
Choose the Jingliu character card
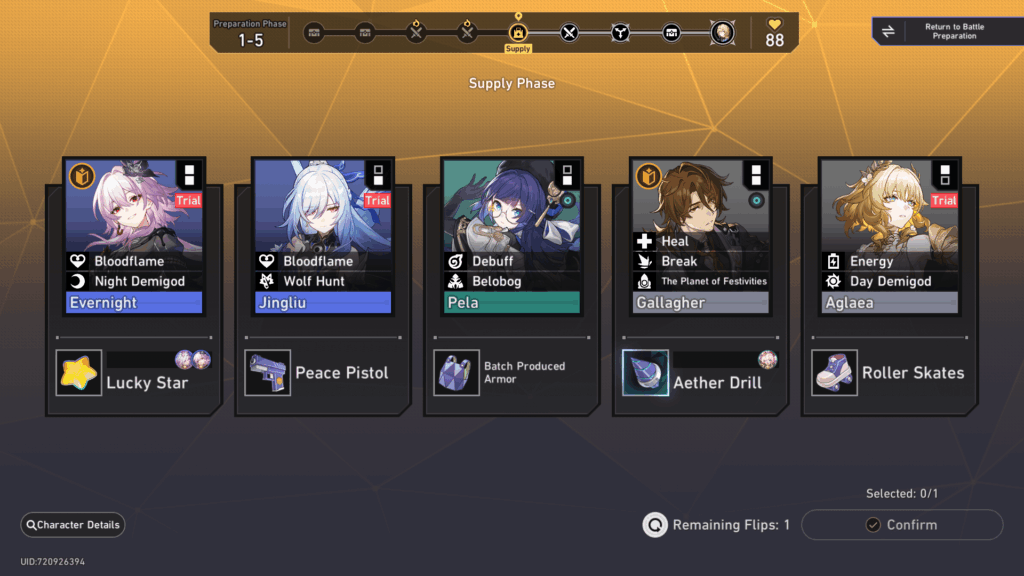(x=322, y=235)
